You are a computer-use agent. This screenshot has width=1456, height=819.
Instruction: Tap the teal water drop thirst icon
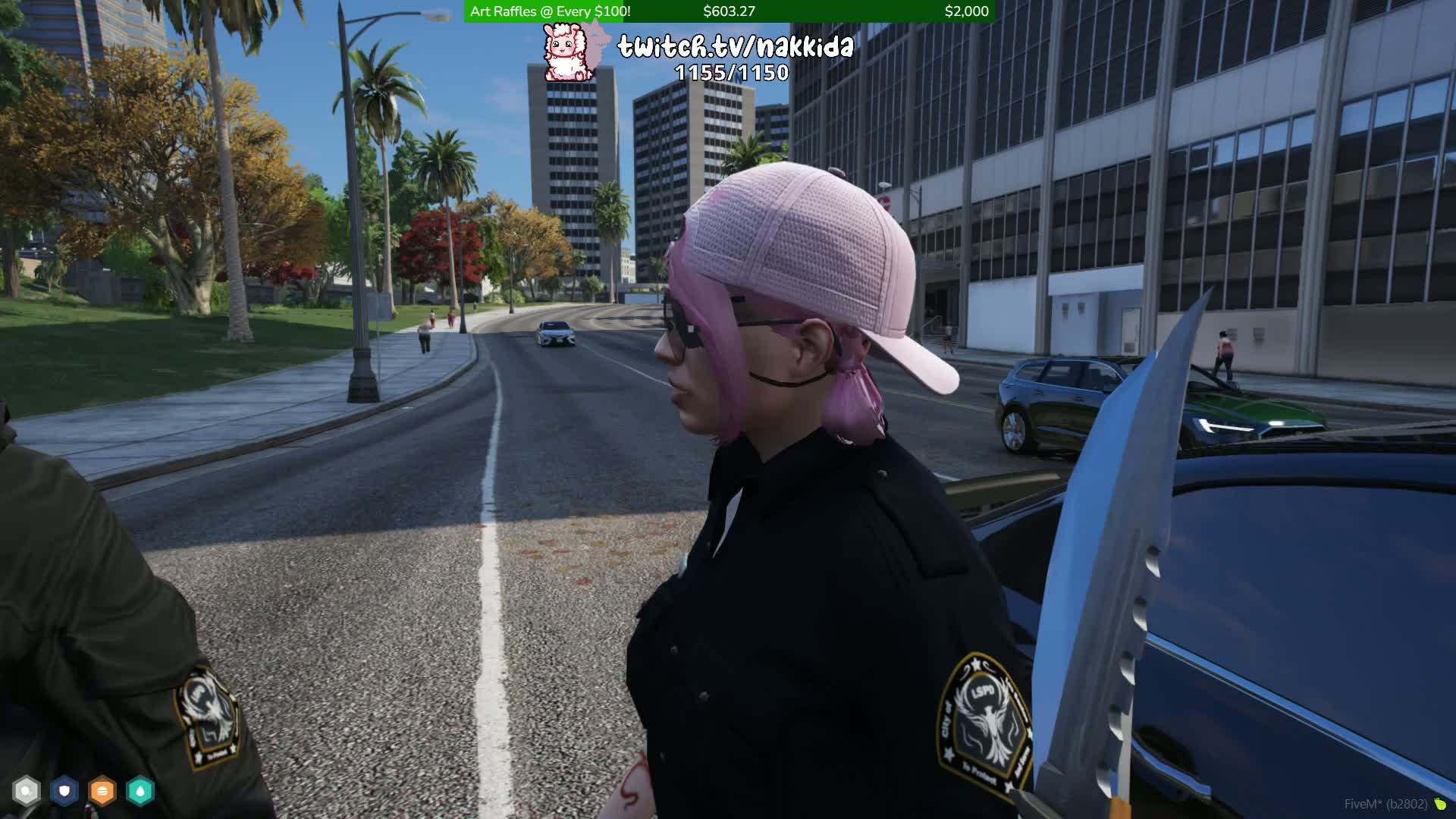[140, 791]
